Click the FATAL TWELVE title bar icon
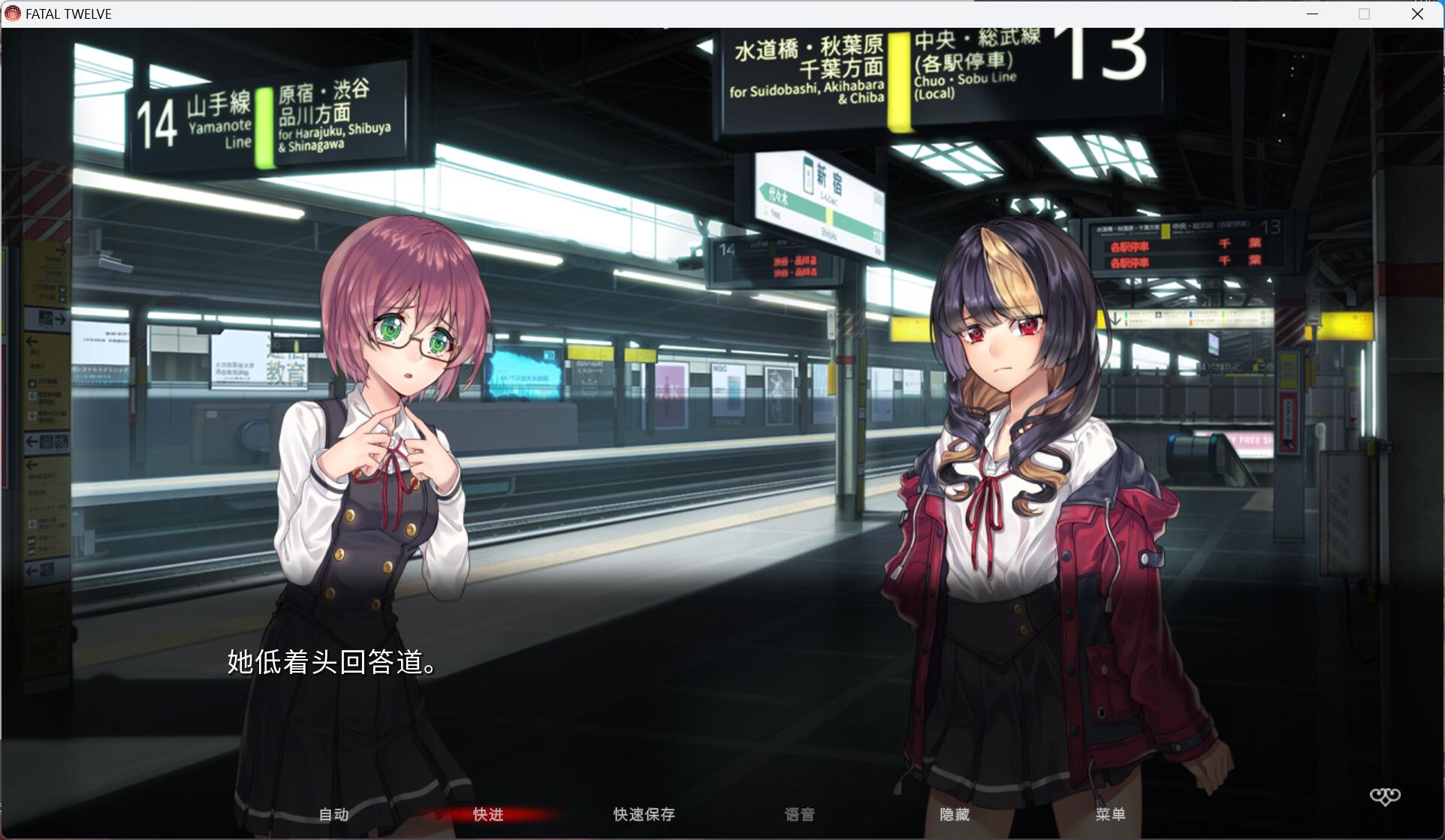This screenshot has height=840, width=1445. tap(11, 13)
